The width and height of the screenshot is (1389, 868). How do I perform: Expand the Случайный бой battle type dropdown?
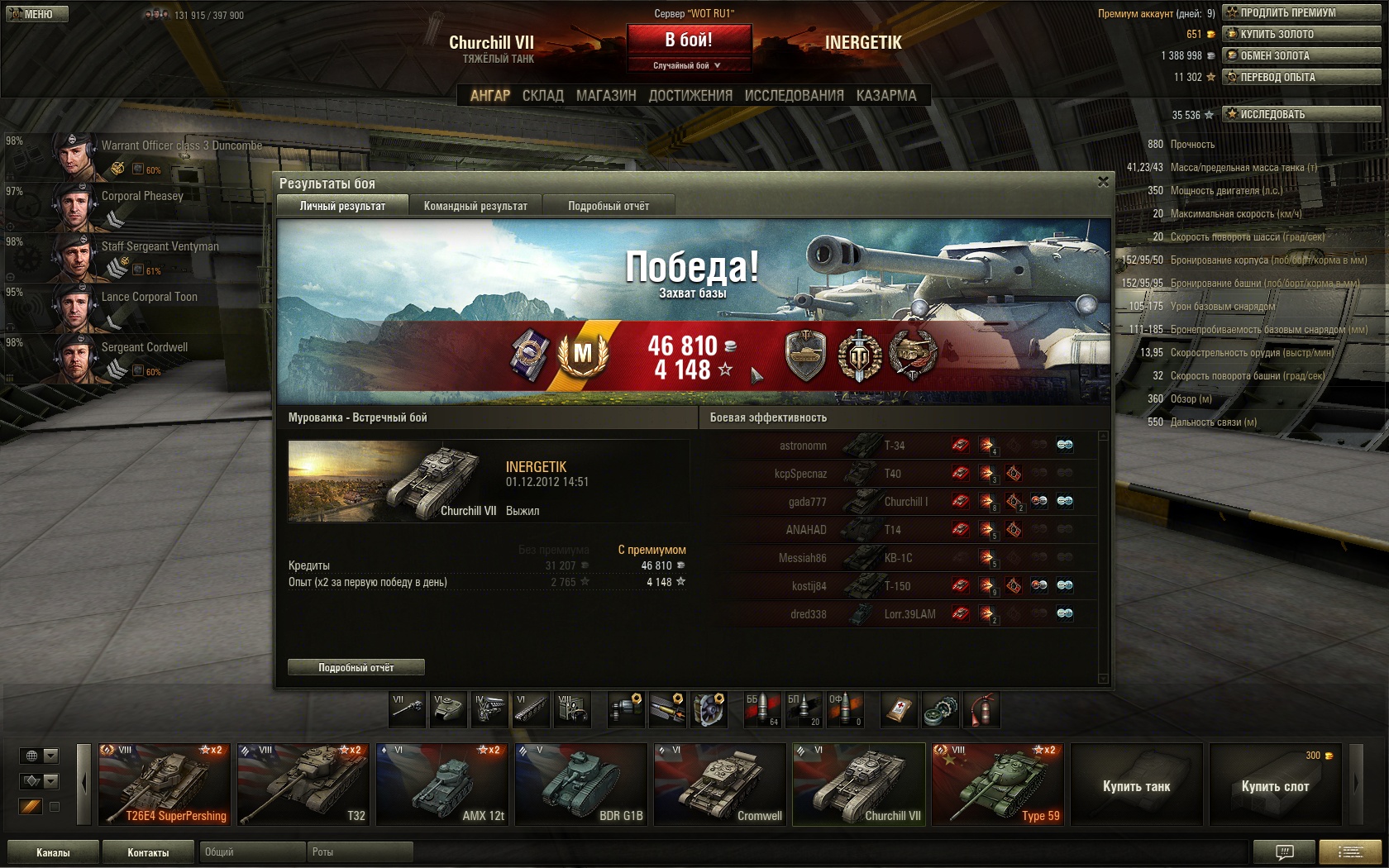pos(688,65)
